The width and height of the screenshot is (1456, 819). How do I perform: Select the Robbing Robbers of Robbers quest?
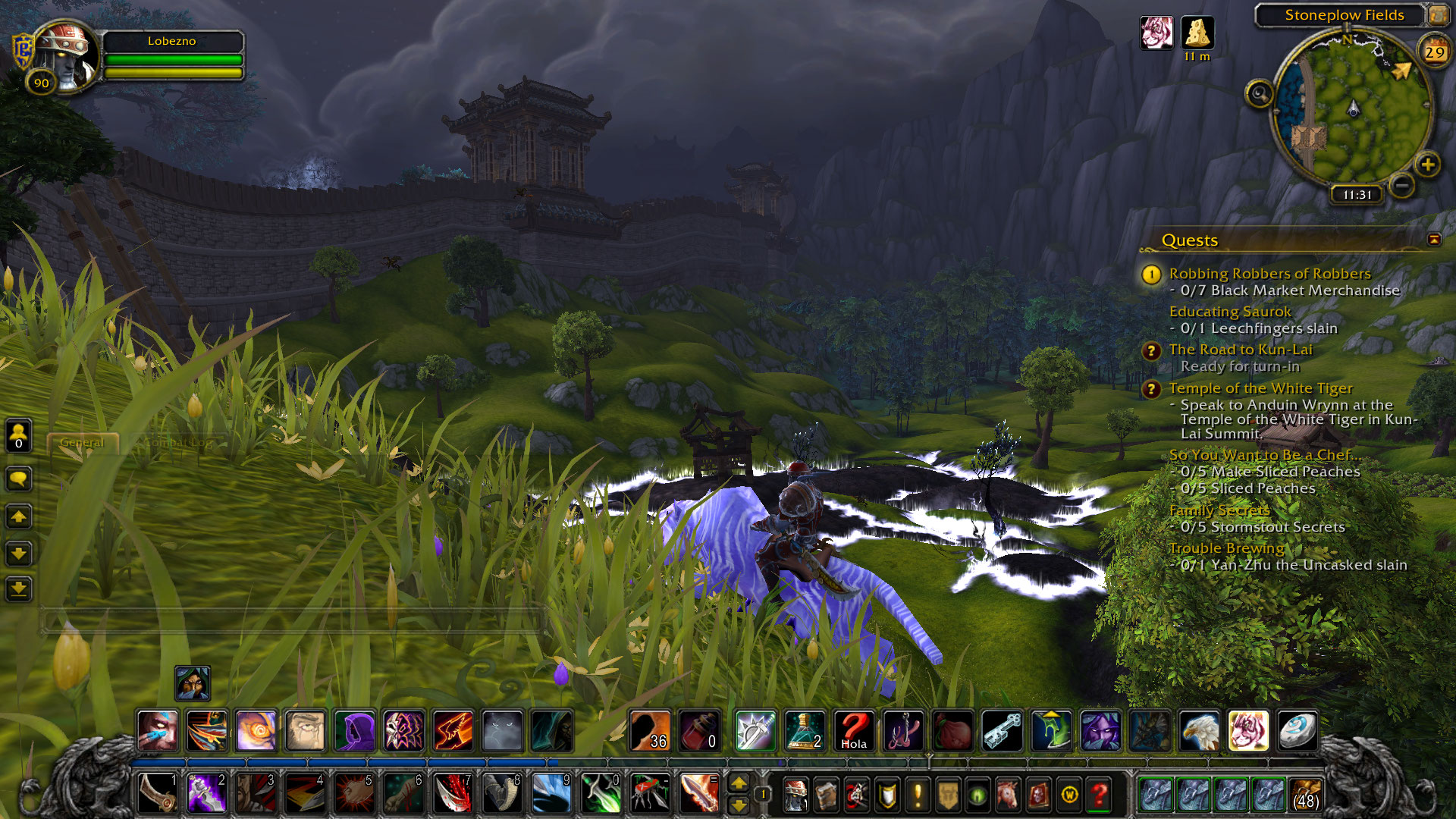point(1269,274)
